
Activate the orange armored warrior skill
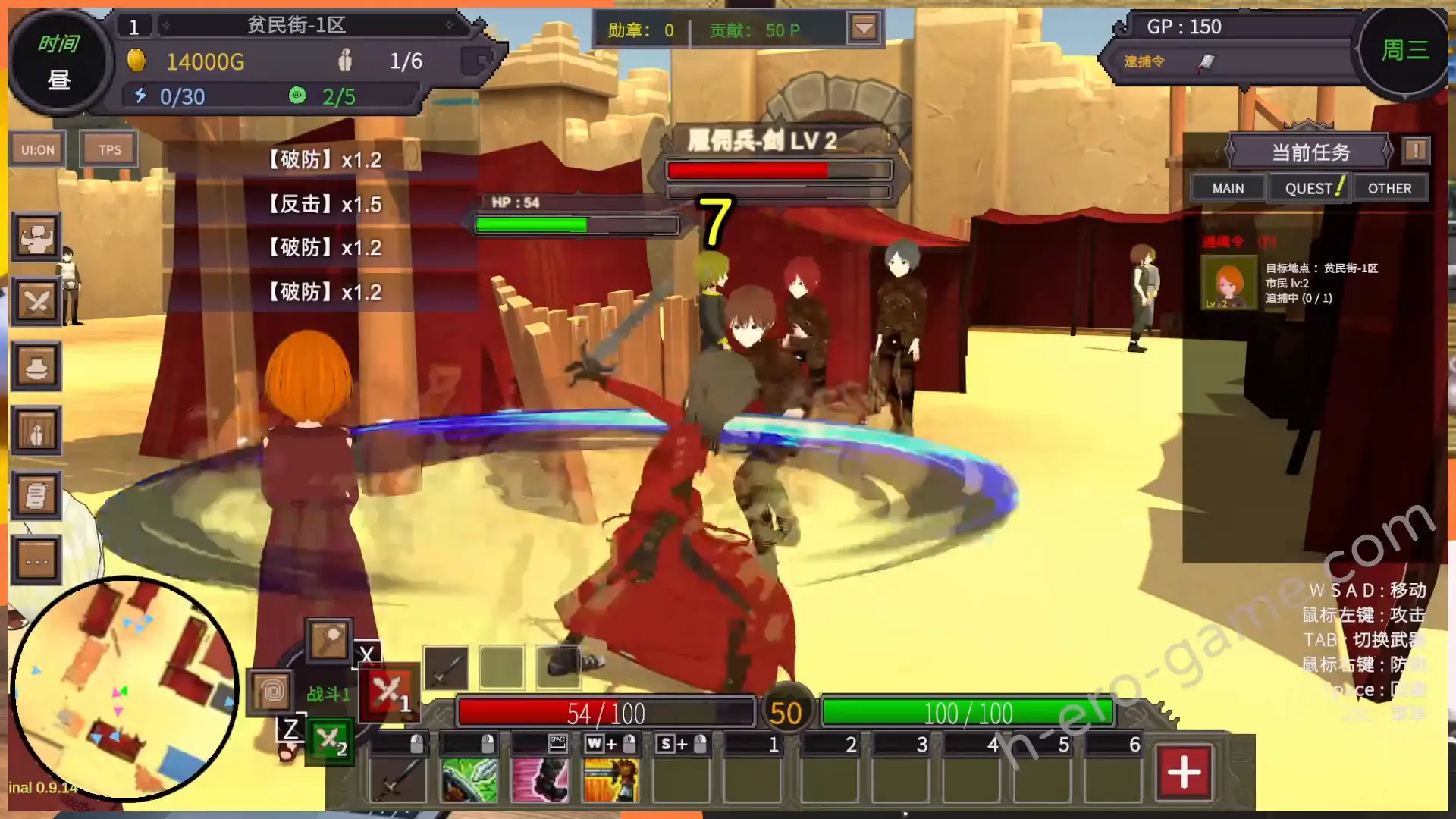tap(610, 779)
